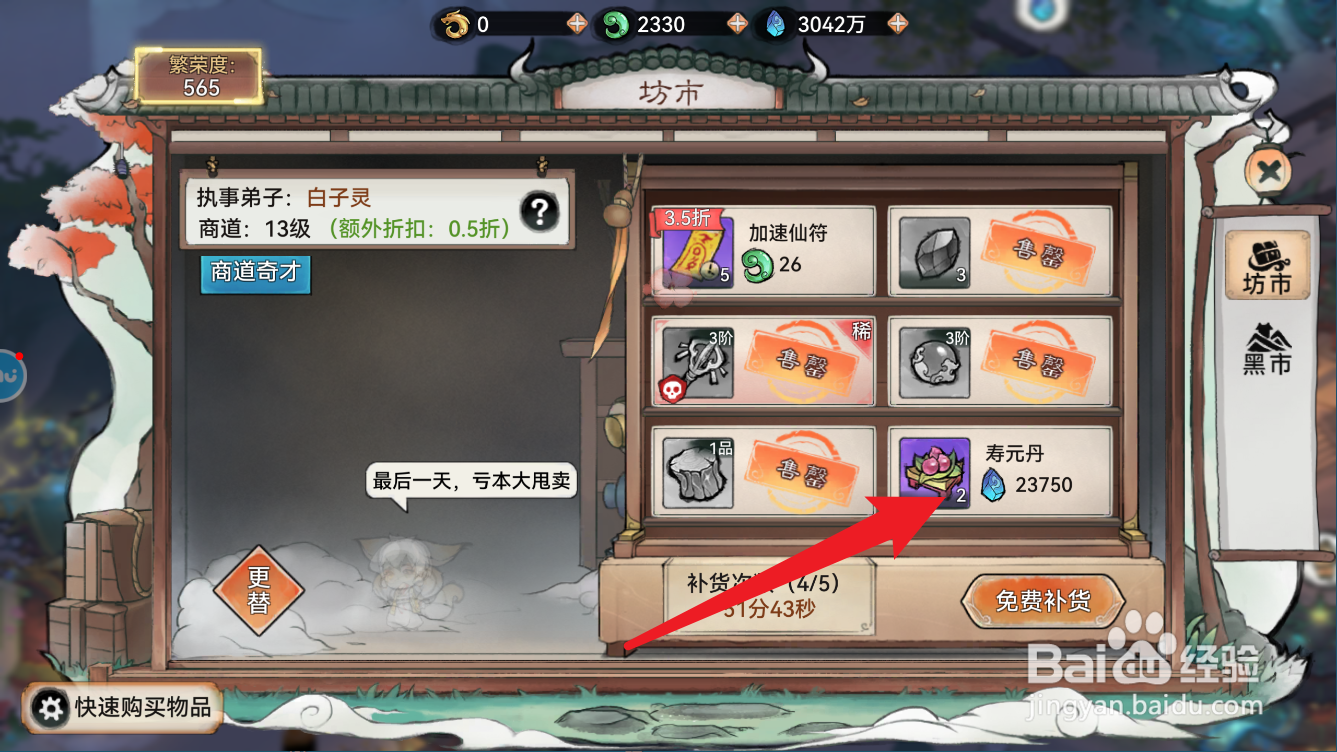
Task: Select the 坊市 market tab in the sidebar
Action: click(x=1267, y=263)
